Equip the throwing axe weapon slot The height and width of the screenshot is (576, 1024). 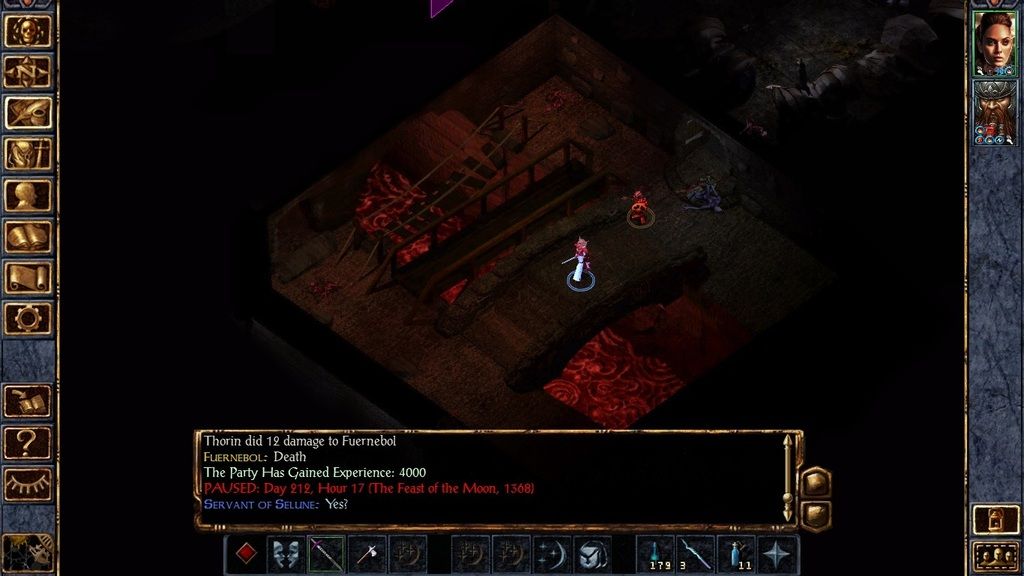pos(367,554)
